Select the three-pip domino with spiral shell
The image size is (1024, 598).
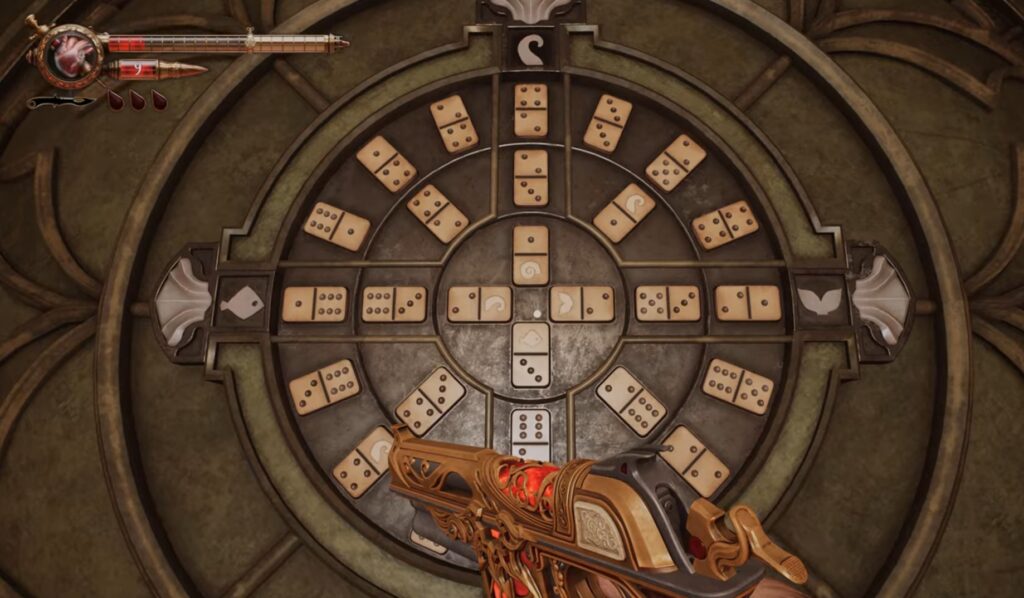(363, 461)
